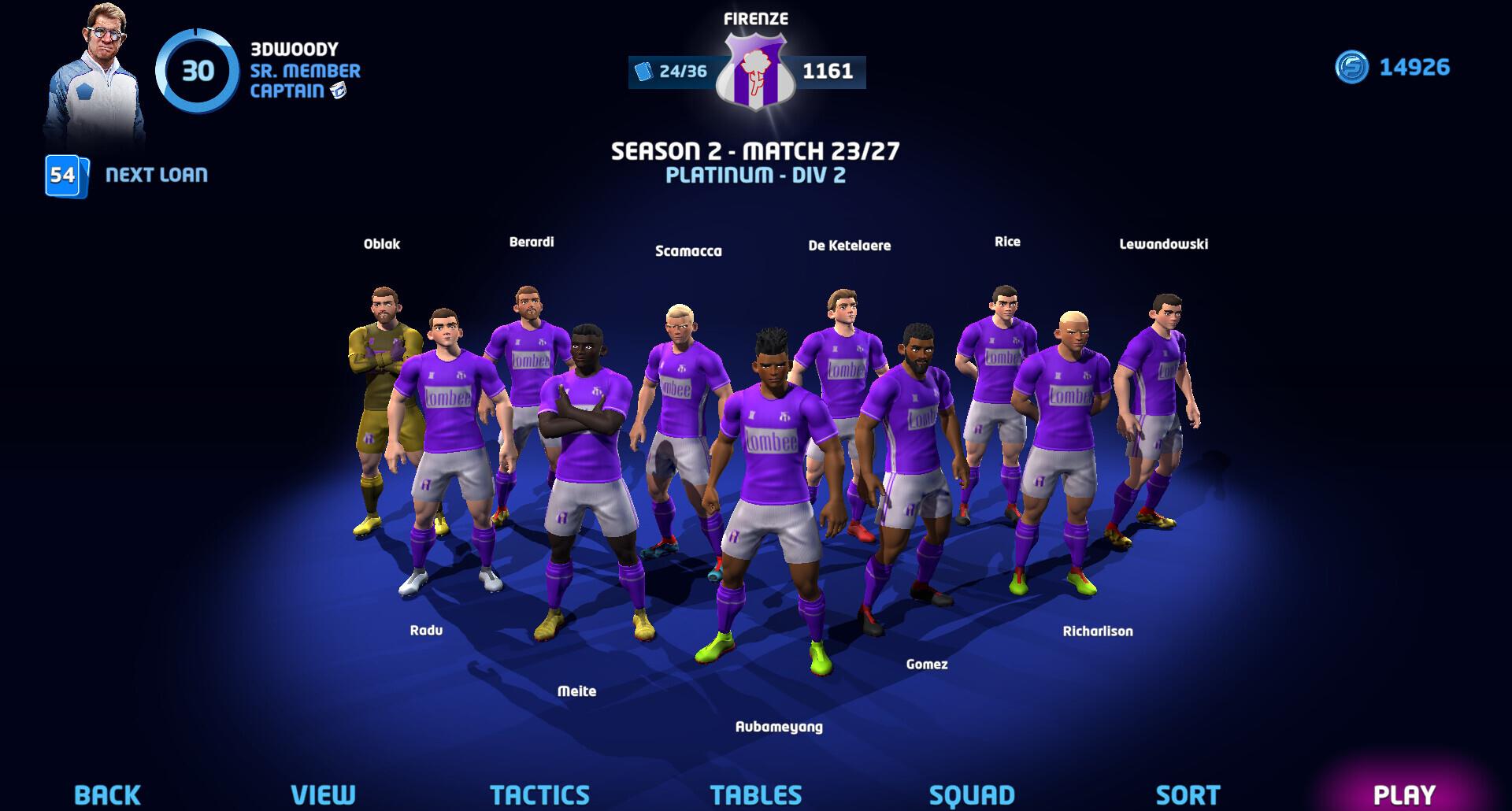Screen dimensions: 1512x811
Task: Click the NEXT LOAN label
Action: coord(157,175)
